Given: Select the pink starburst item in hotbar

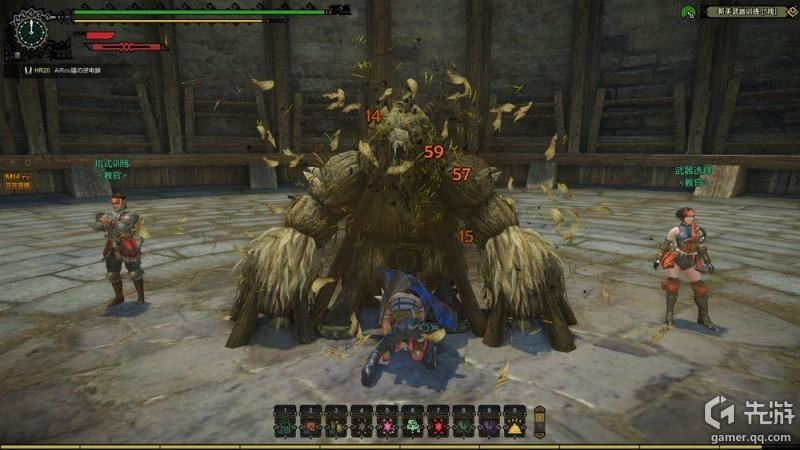Looking at the screenshot, I should [386, 427].
